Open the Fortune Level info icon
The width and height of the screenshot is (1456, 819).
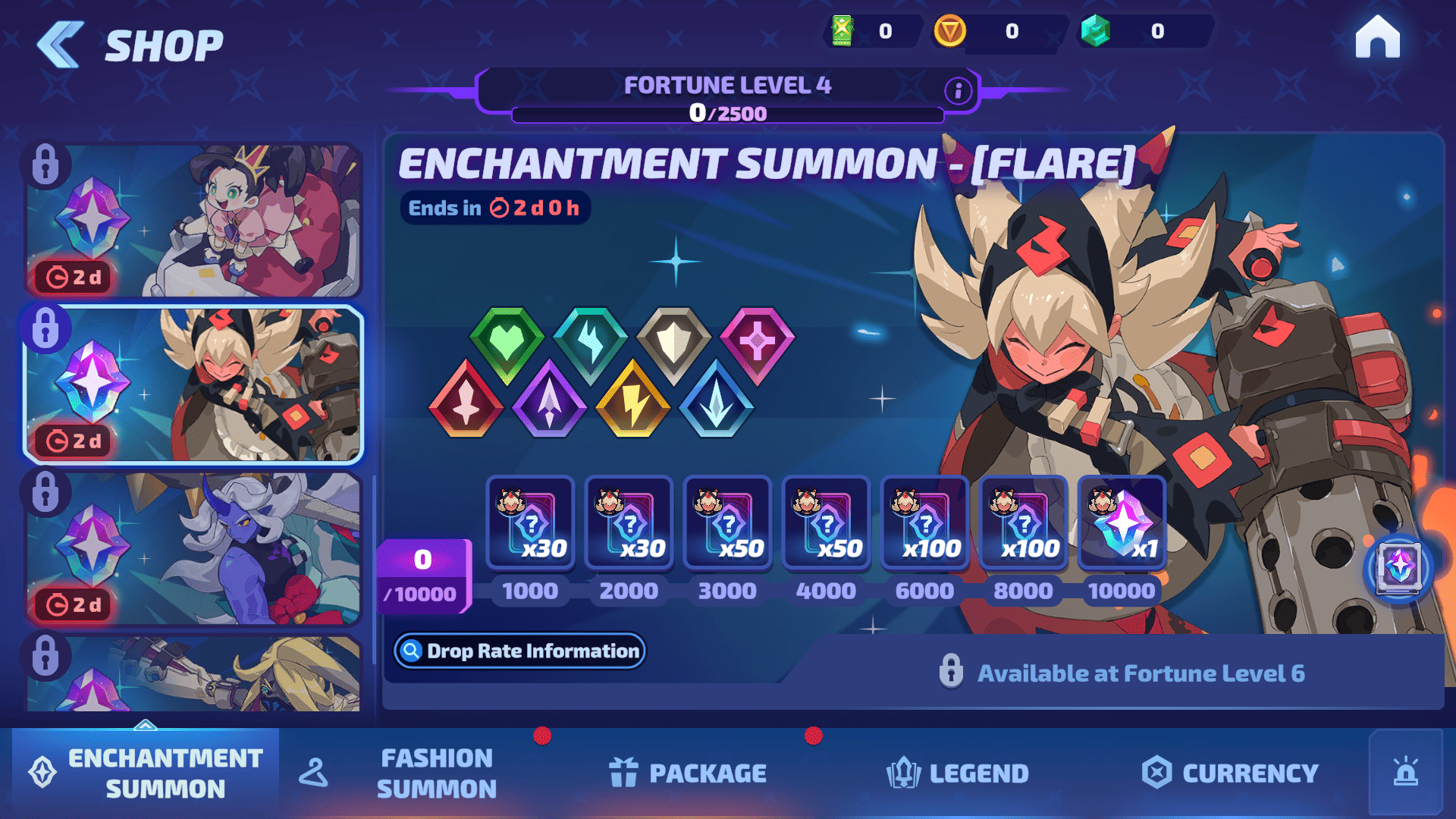(x=958, y=91)
